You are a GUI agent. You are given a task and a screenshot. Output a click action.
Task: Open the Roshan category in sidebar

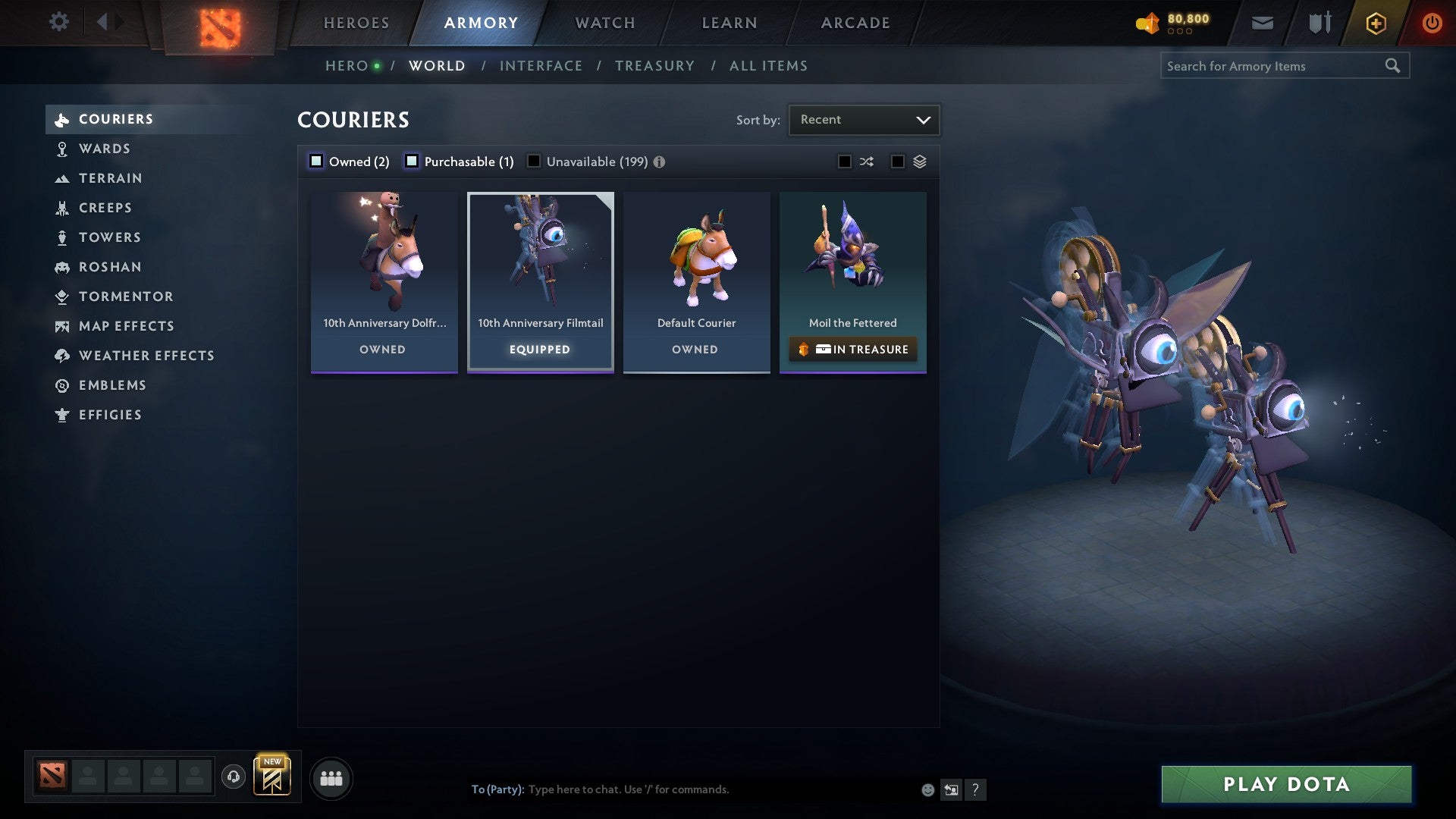(x=111, y=267)
